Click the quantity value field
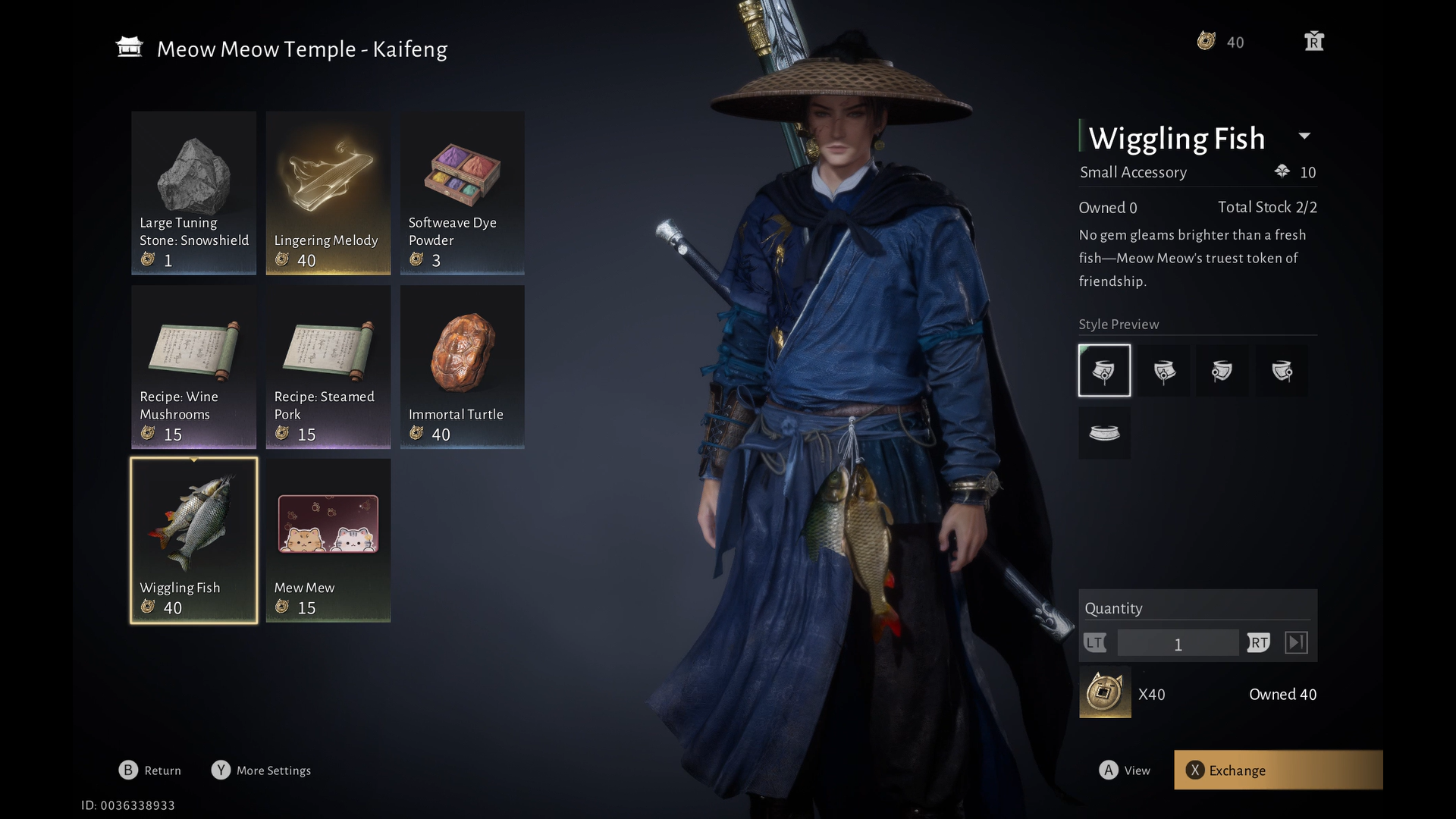Screen dimensions: 1456x819 pyautogui.click(x=1177, y=644)
